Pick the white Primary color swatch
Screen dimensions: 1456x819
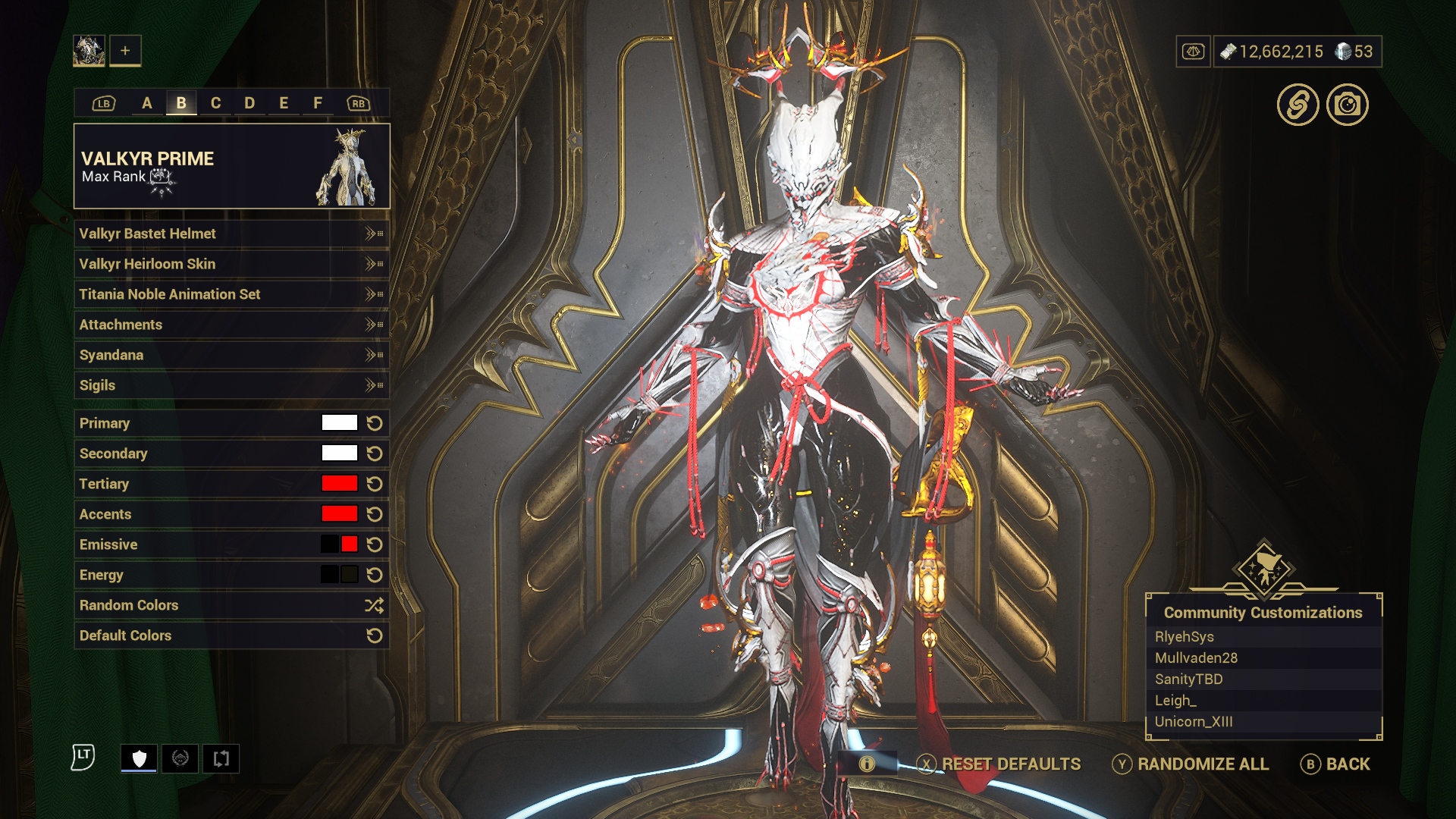tap(339, 423)
